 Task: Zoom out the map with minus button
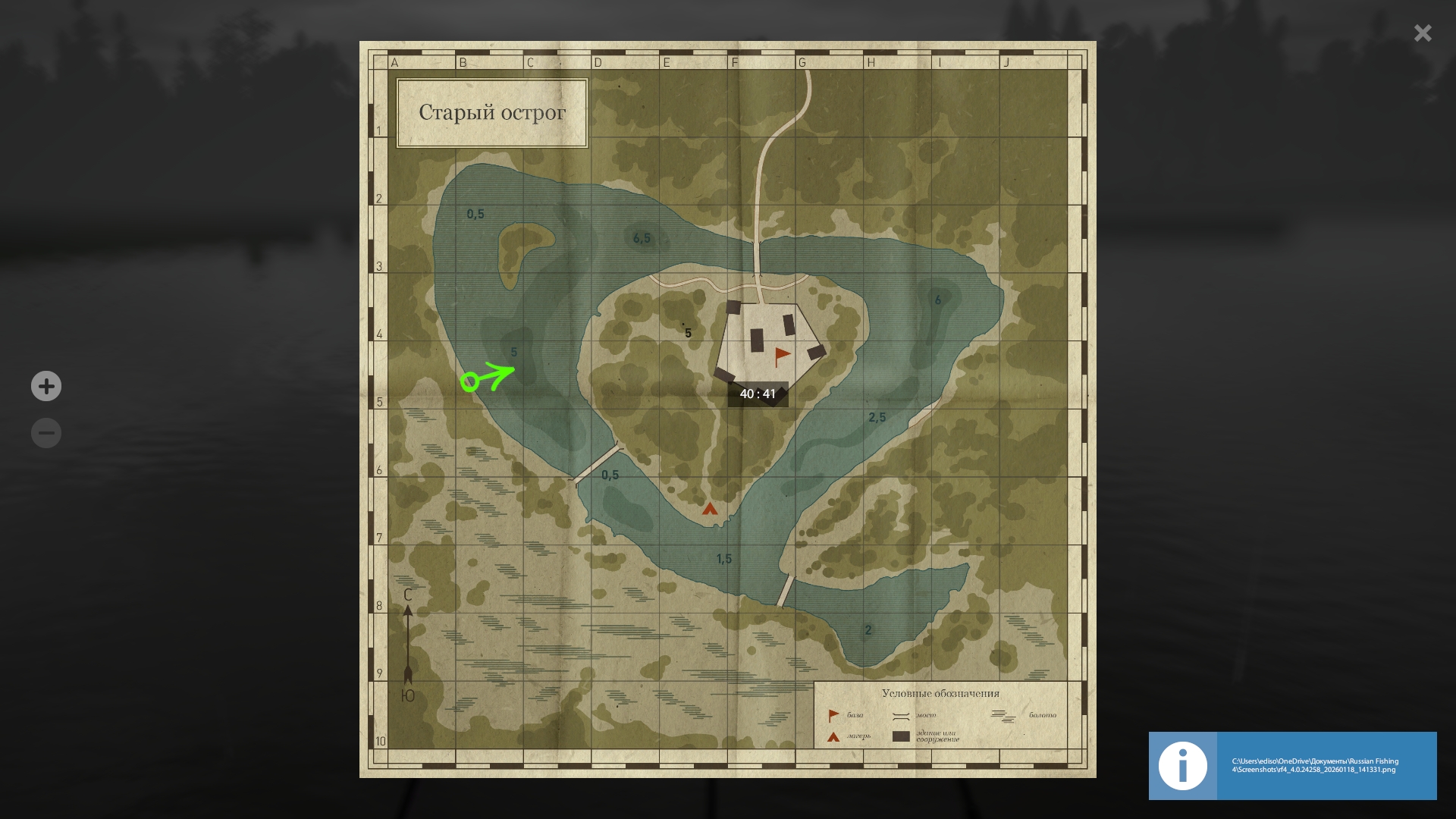coord(46,433)
